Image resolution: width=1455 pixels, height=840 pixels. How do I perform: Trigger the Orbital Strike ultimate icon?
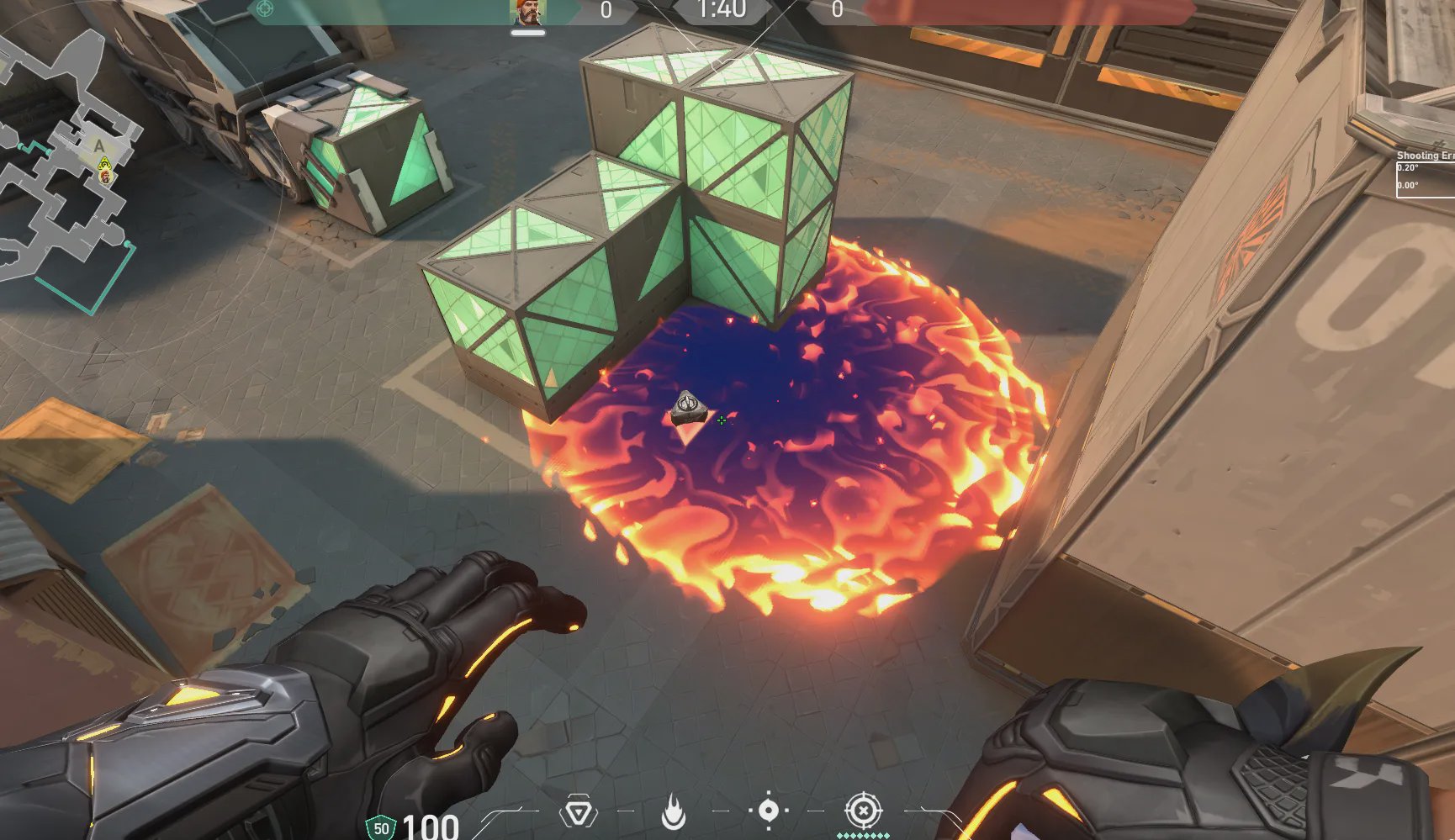[863, 811]
